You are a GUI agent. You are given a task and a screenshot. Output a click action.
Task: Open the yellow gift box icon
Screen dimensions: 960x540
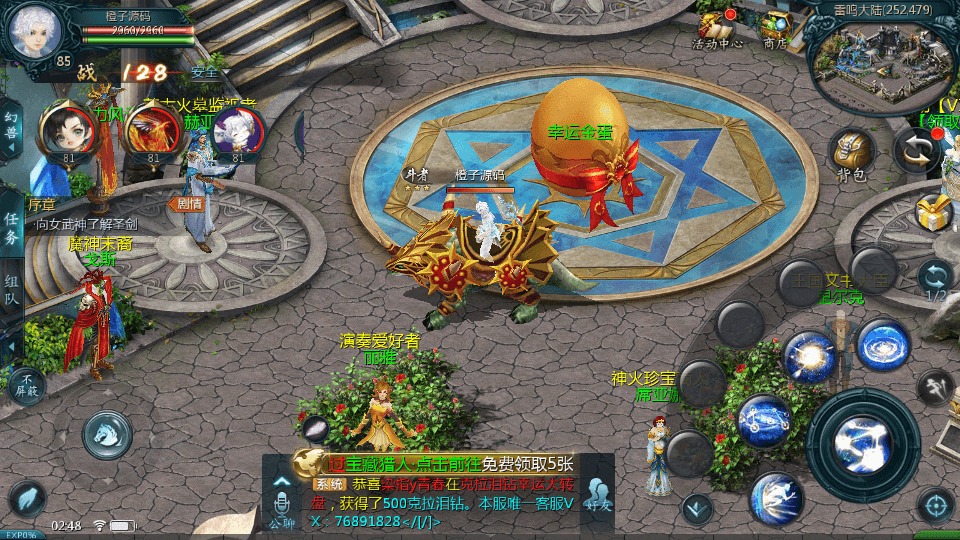point(933,211)
